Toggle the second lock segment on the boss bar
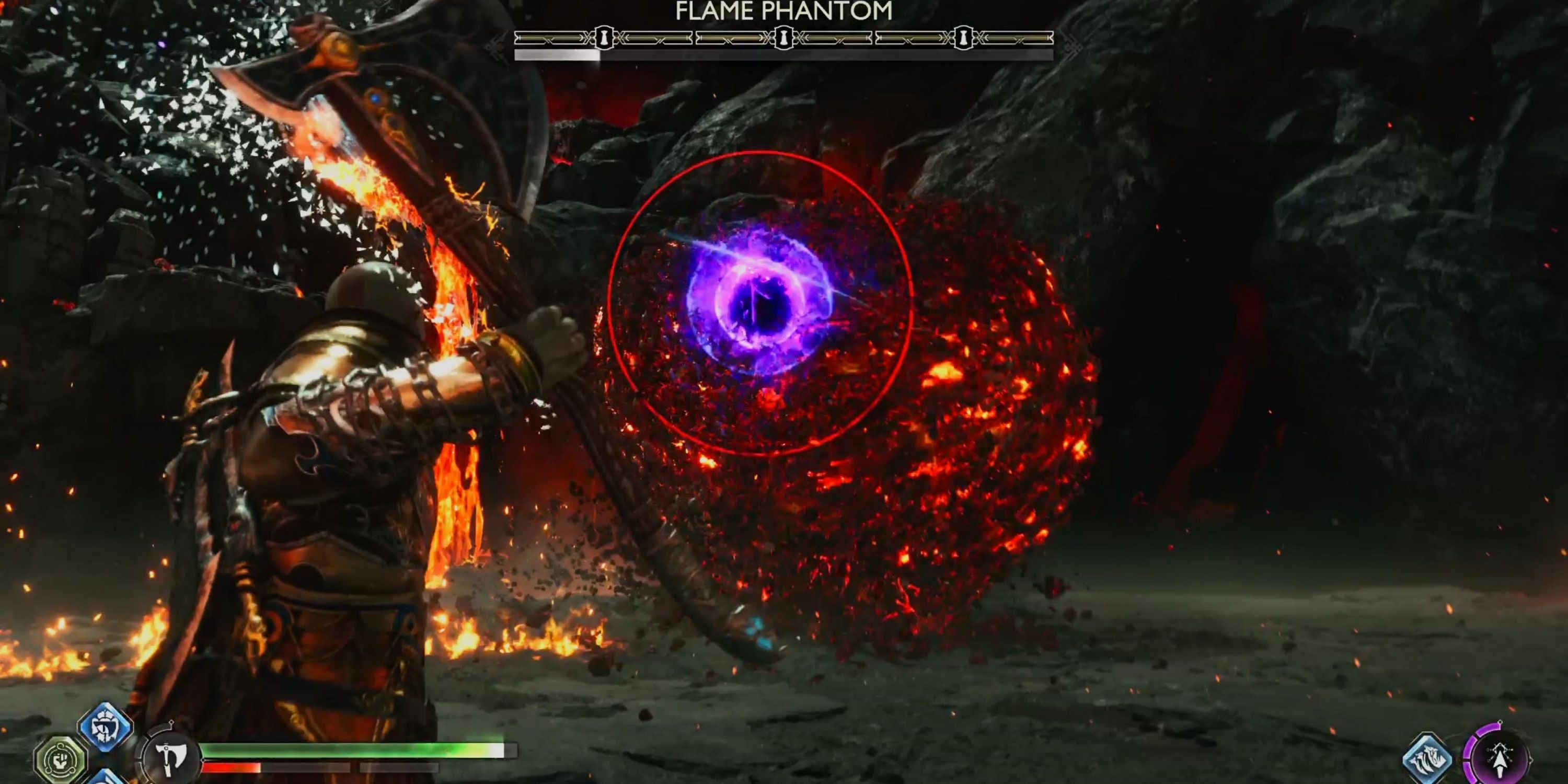Image resolution: width=1568 pixels, height=784 pixels. 783,37
